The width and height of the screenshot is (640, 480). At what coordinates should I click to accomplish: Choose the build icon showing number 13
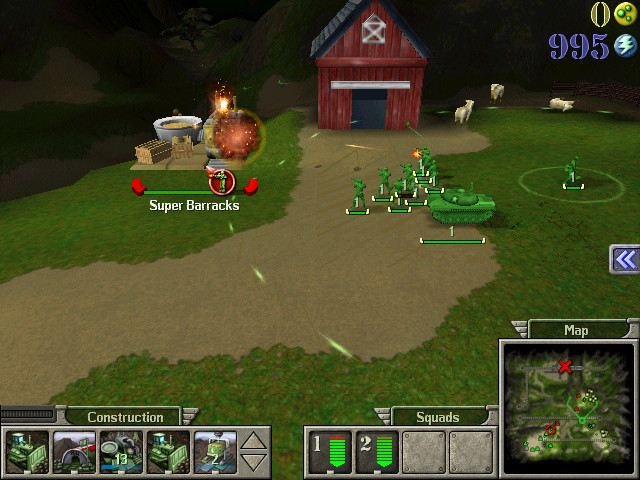(x=122, y=451)
